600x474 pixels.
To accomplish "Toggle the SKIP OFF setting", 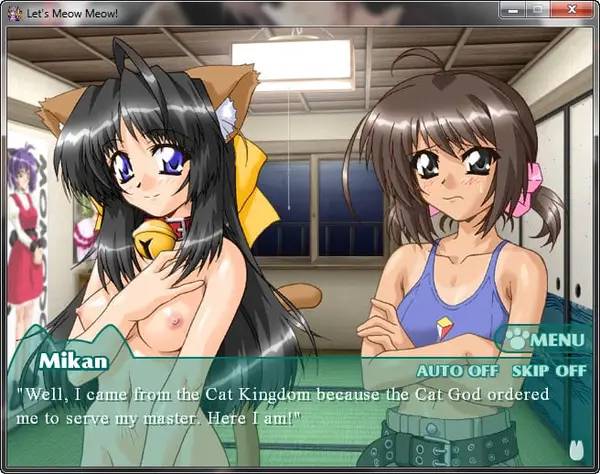I will (x=549, y=369).
